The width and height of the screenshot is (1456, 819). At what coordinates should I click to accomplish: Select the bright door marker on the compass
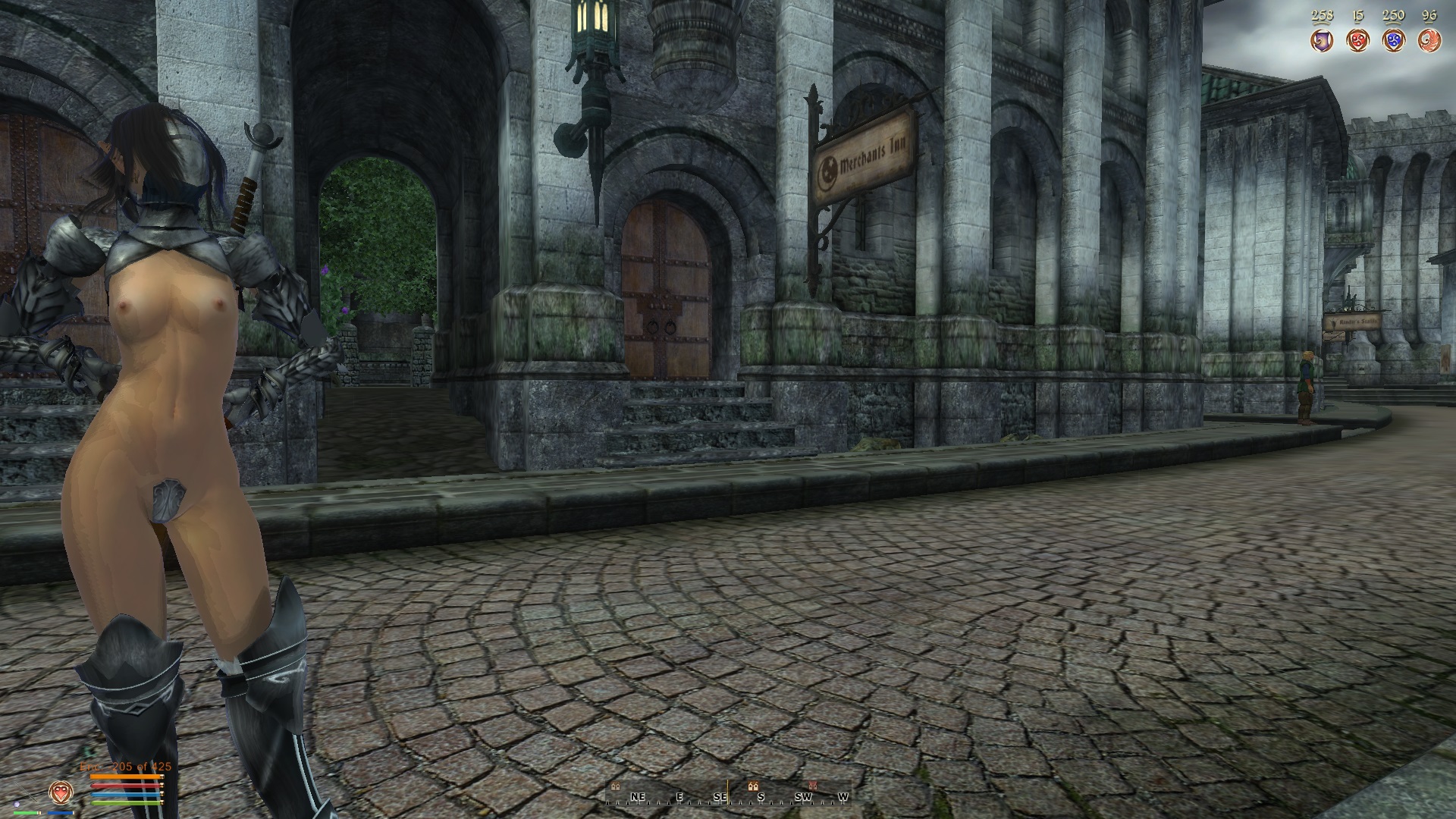[753, 786]
